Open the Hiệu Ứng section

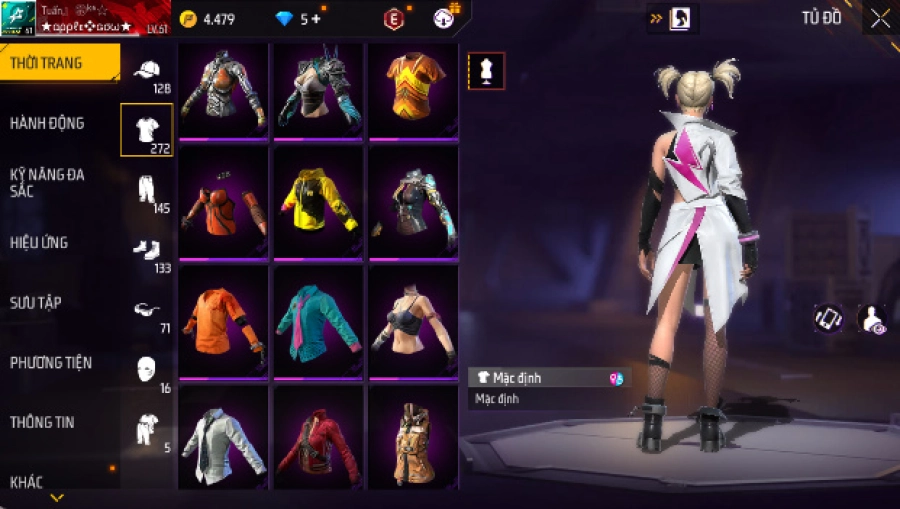pos(39,242)
